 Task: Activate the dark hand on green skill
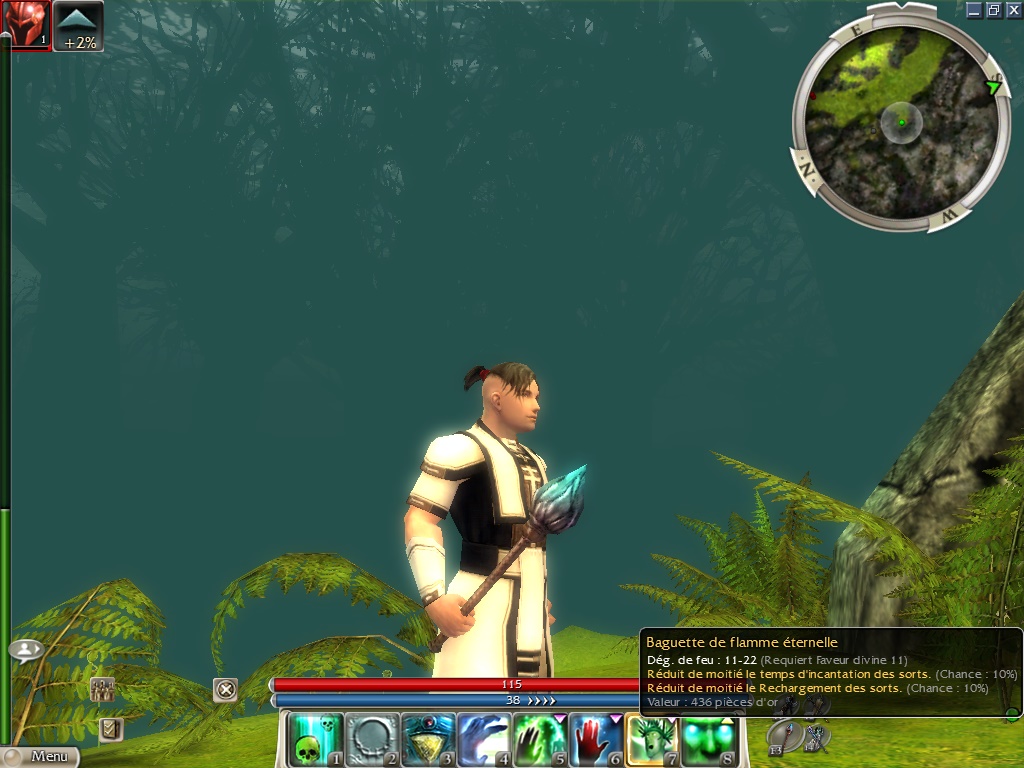(541, 739)
